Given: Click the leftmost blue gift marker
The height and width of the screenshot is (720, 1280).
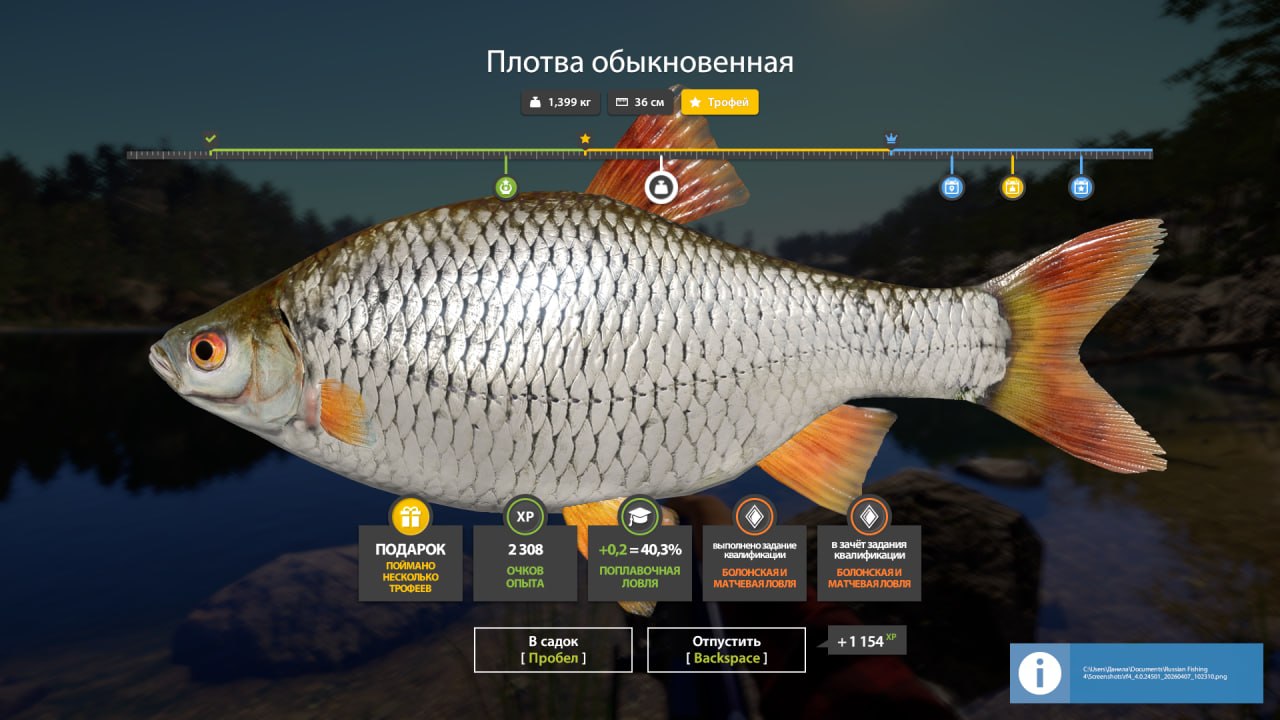Looking at the screenshot, I should 950,186.
